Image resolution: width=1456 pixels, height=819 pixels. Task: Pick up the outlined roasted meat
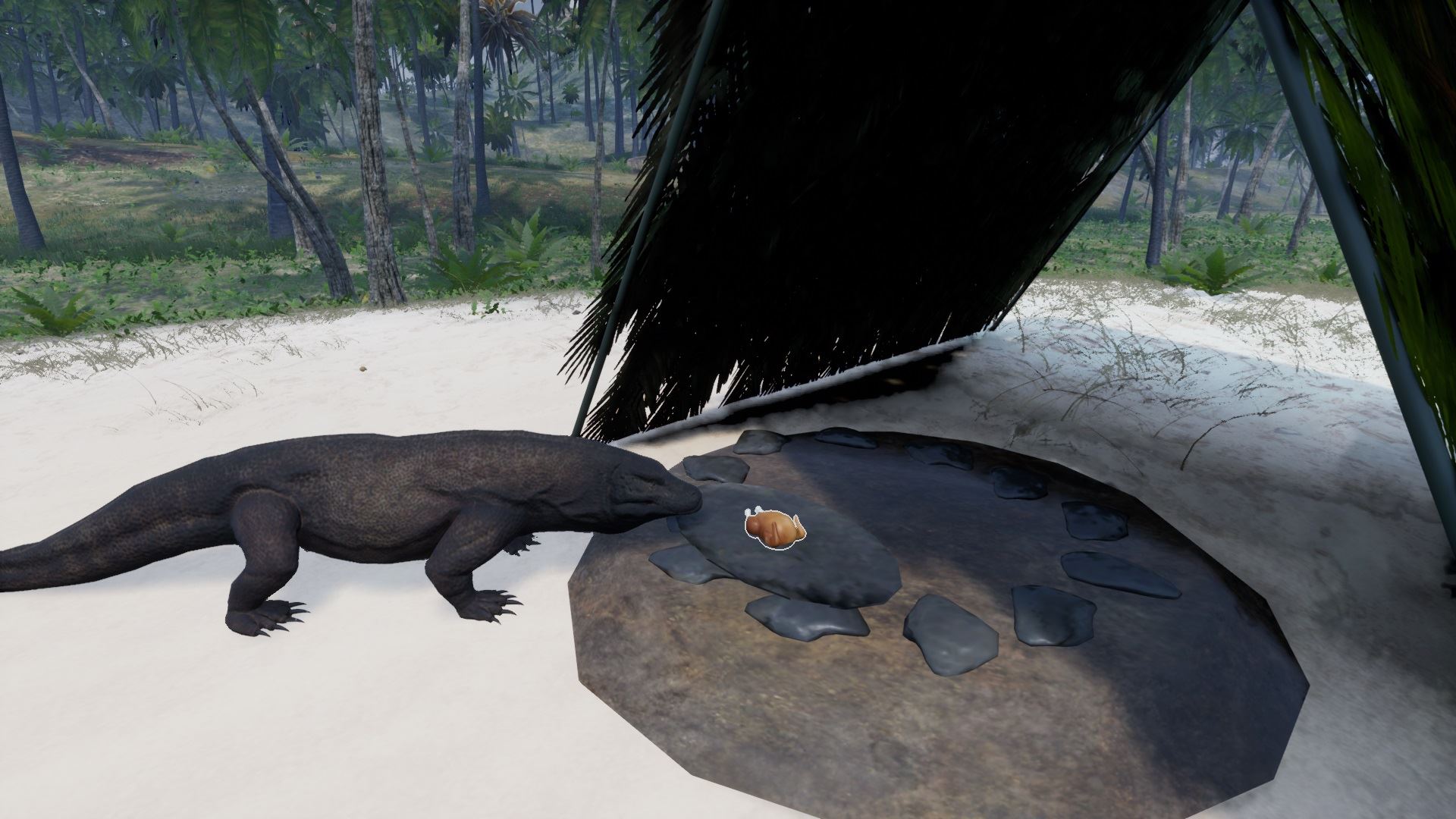coord(773,527)
